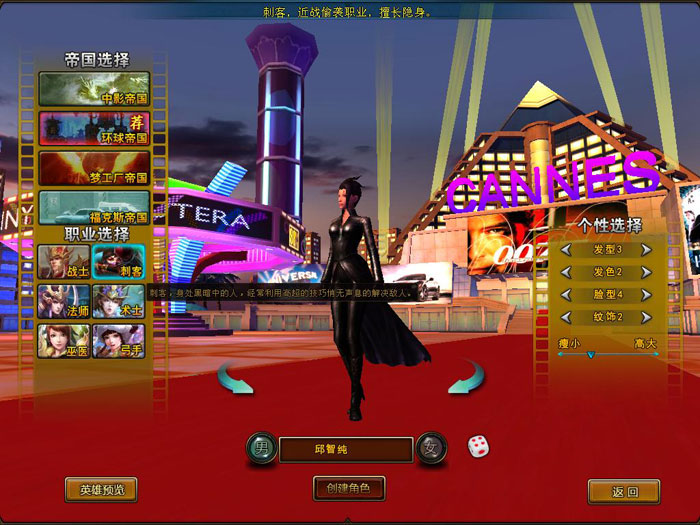Pick the 梦工厂帝国 empire
The width and height of the screenshot is (700, 525).
click(x=94, y=168)
